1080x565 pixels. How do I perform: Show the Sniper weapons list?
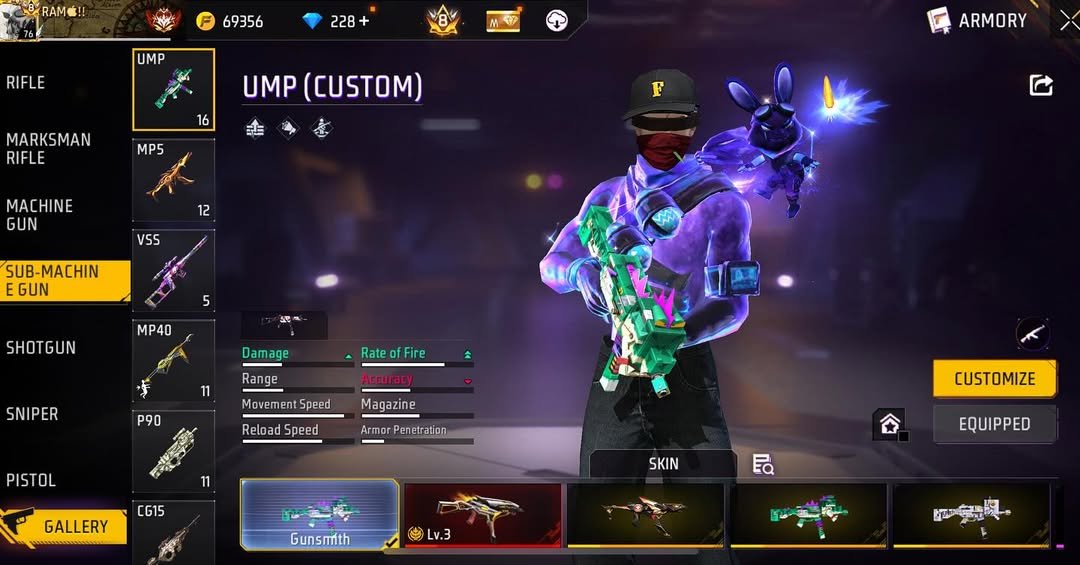click(32, 414)
